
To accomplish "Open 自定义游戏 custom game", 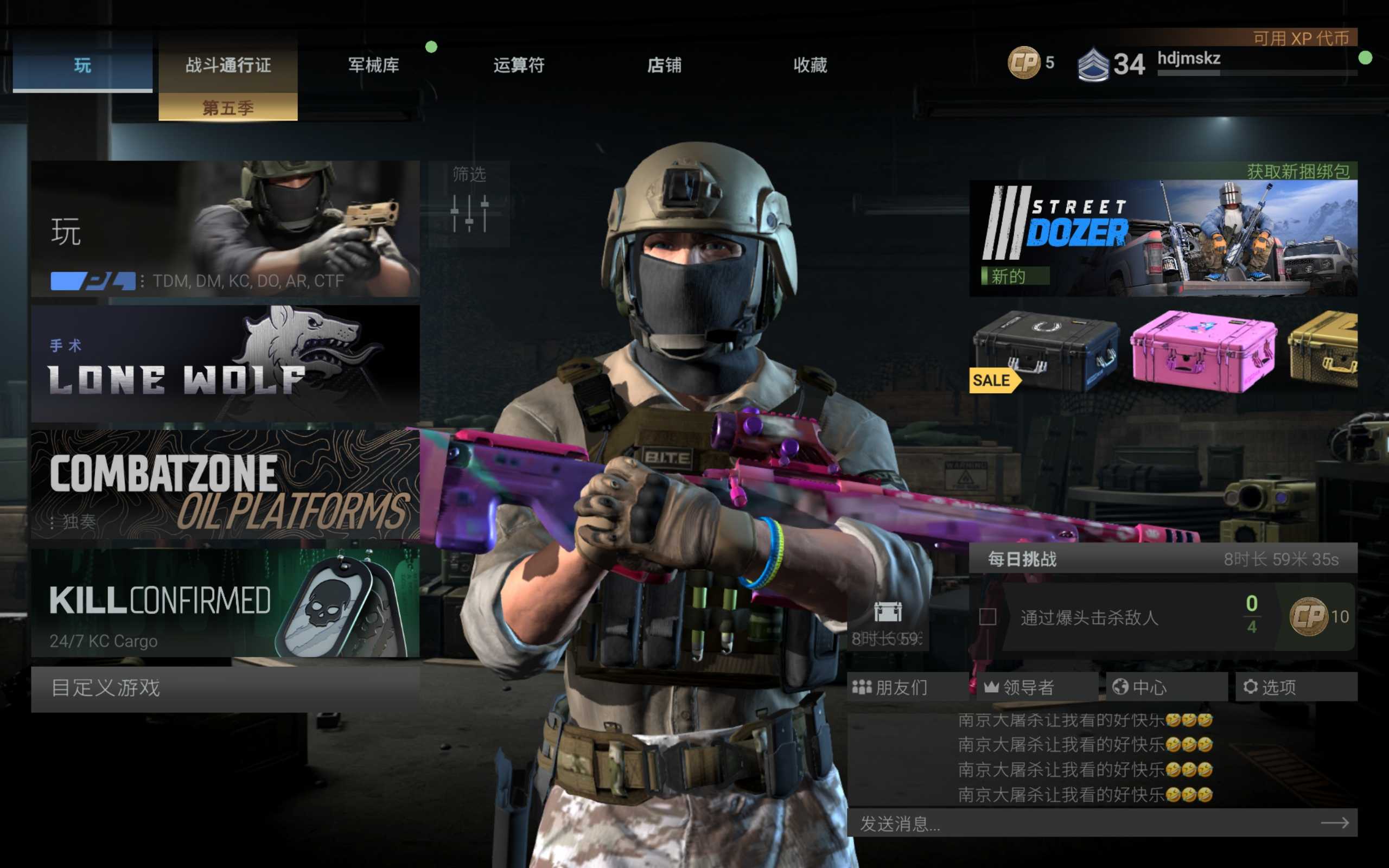I will [x=225, y=688].
